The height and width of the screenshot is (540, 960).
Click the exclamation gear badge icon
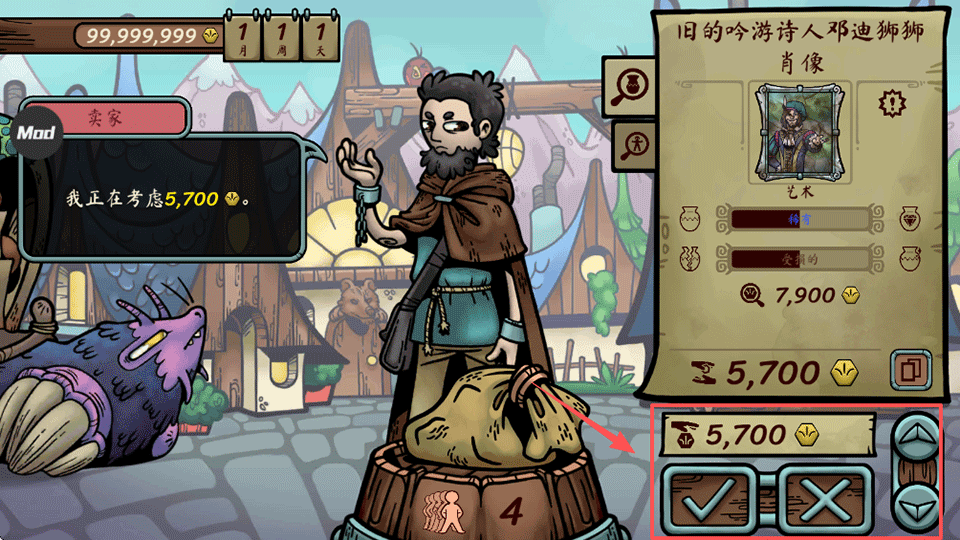(890, 102)
